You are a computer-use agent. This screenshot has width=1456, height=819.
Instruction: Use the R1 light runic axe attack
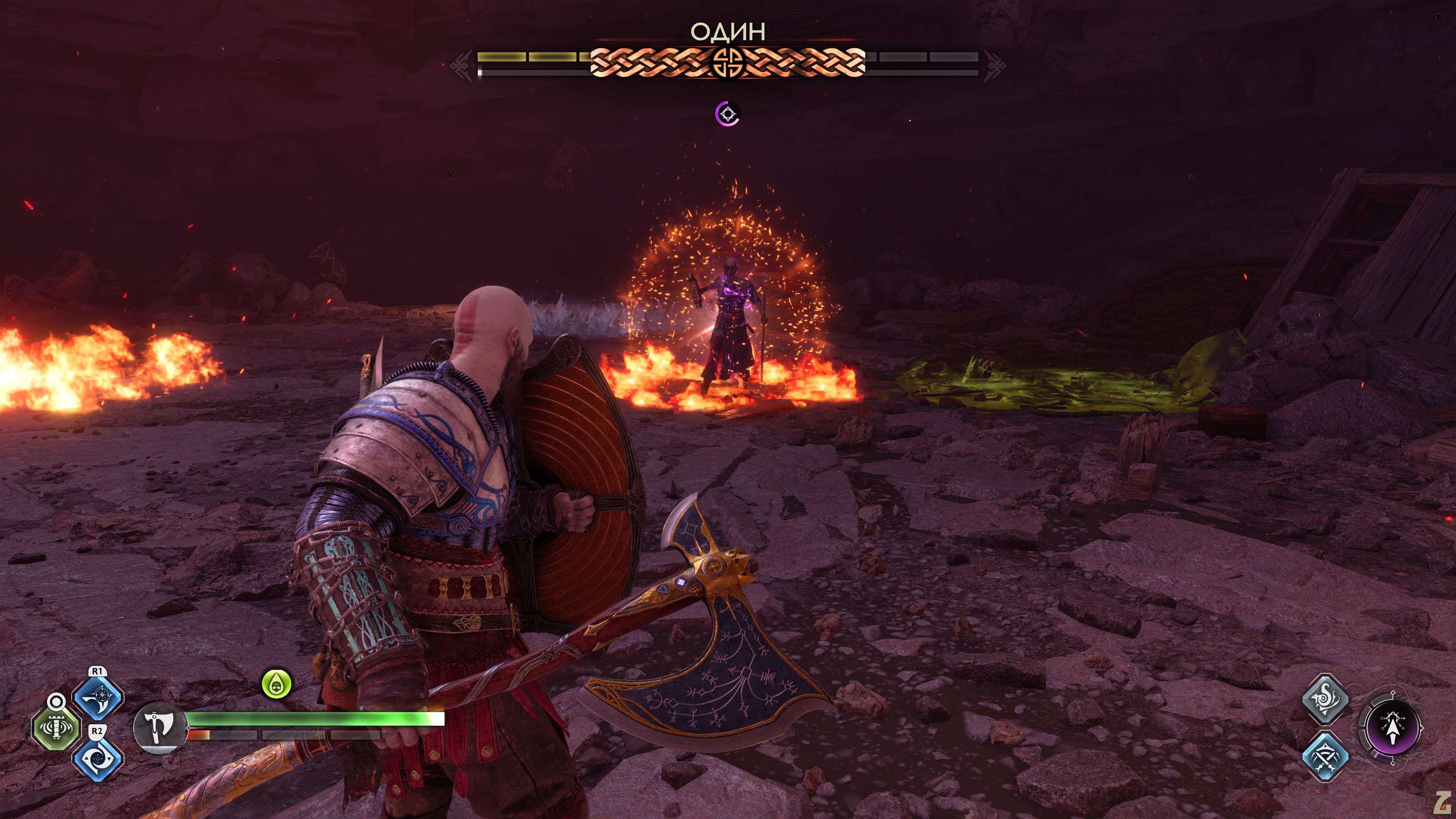click(x=98, y=698)
